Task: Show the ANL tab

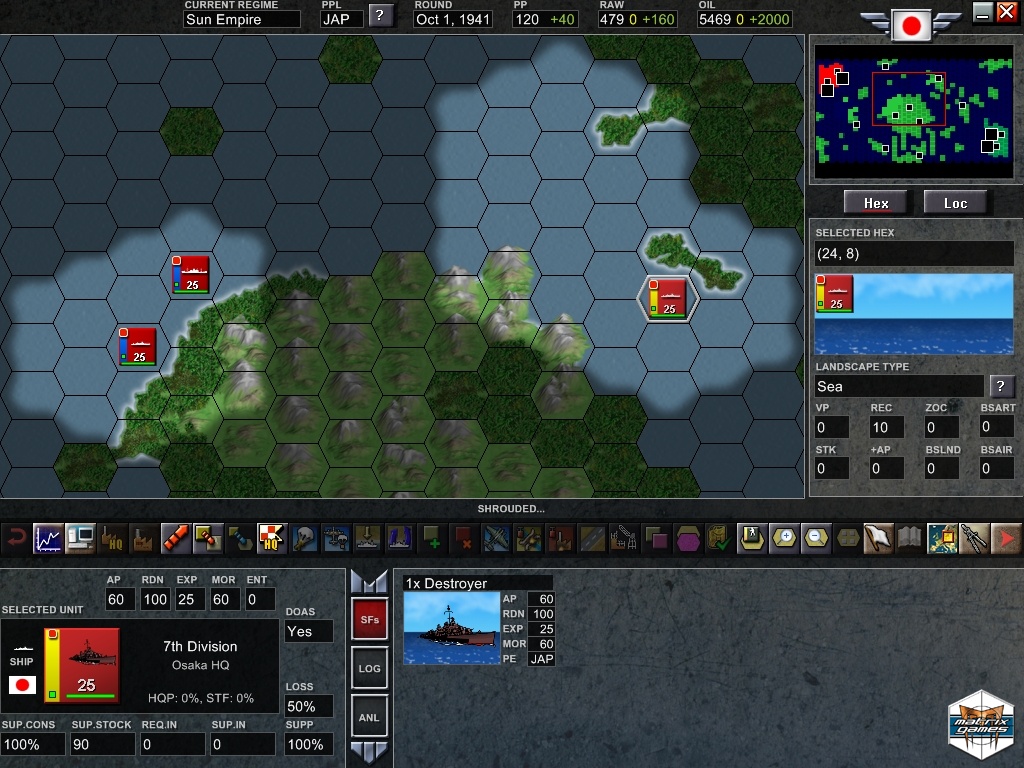Action: (x=368, y=717)
